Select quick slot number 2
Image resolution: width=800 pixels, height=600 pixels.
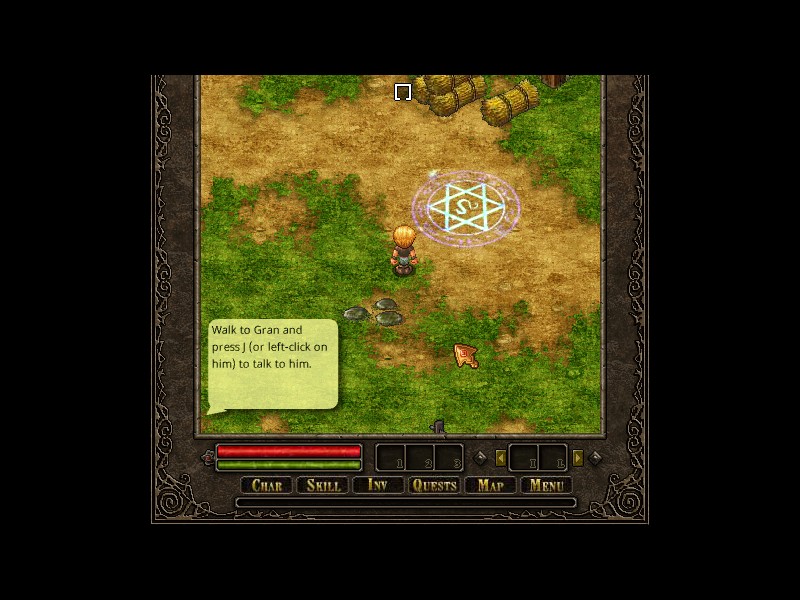click(x=419, y=458)
